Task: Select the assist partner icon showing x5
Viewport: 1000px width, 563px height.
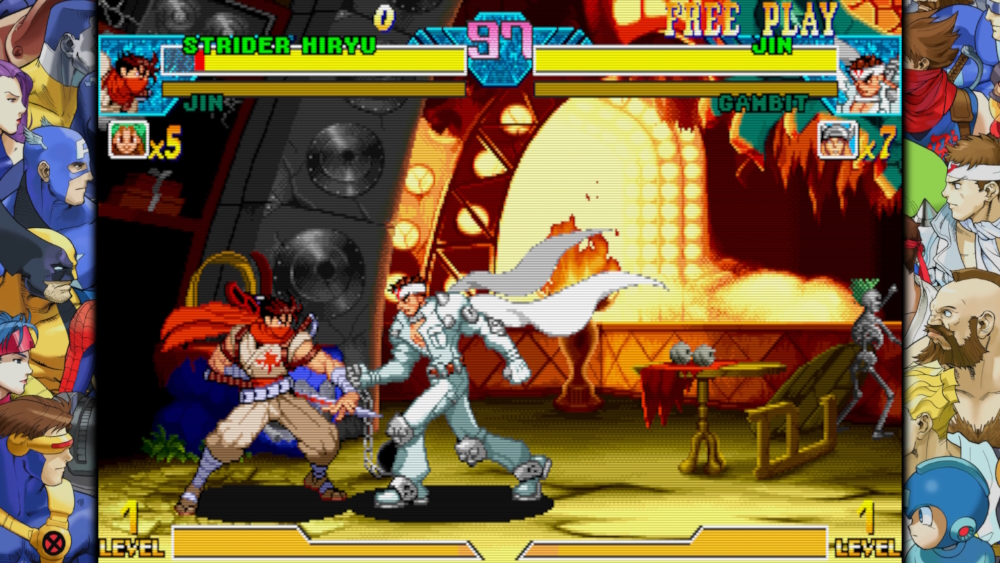Action: tap(128, 140)
